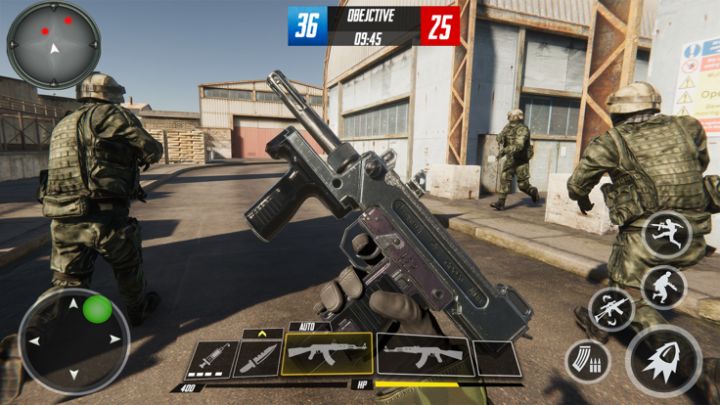Toggle the crouch stance button
720x405 pixels.
click(663, 287)
